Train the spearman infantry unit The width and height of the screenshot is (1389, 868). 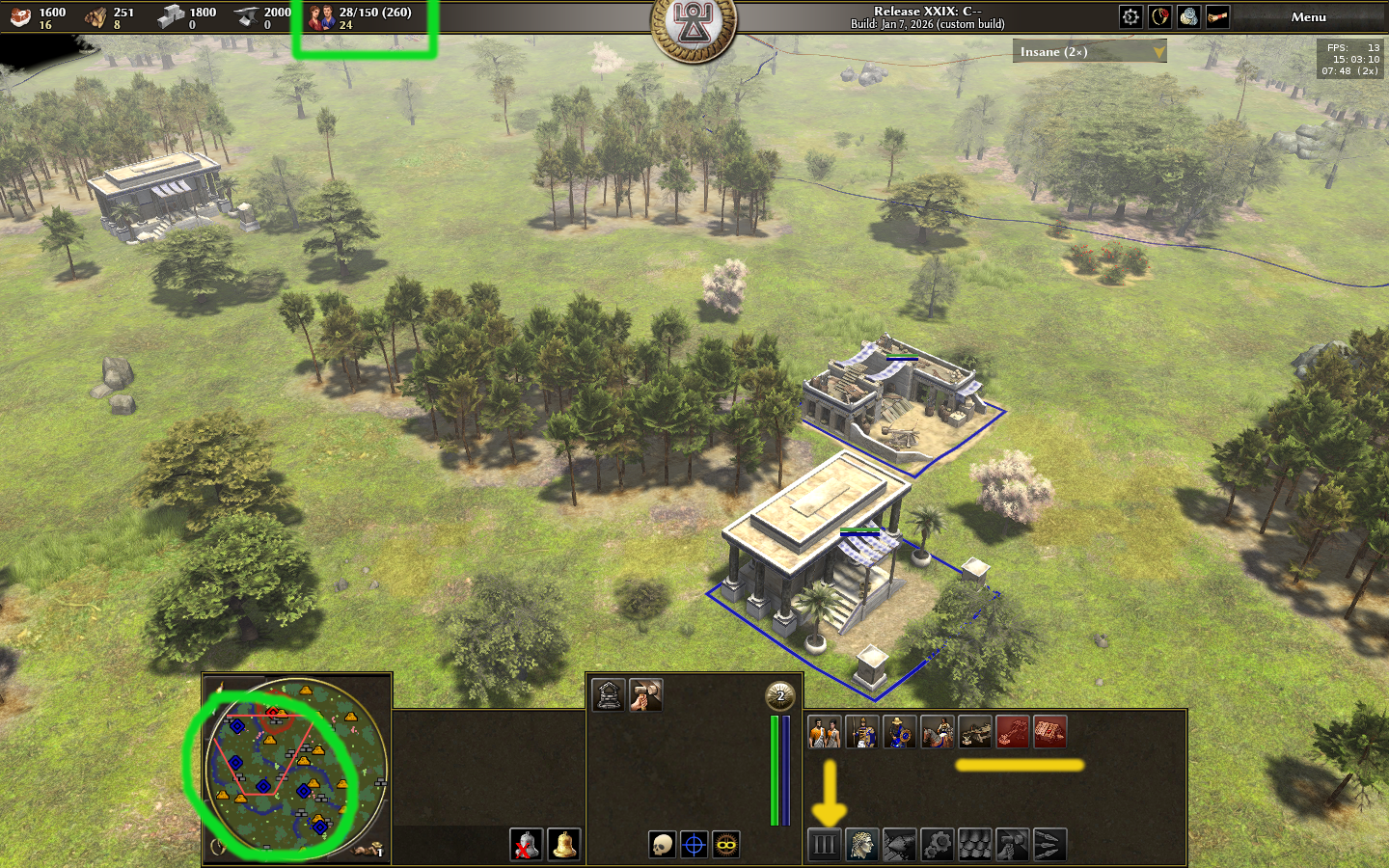(x=861, y=732)
